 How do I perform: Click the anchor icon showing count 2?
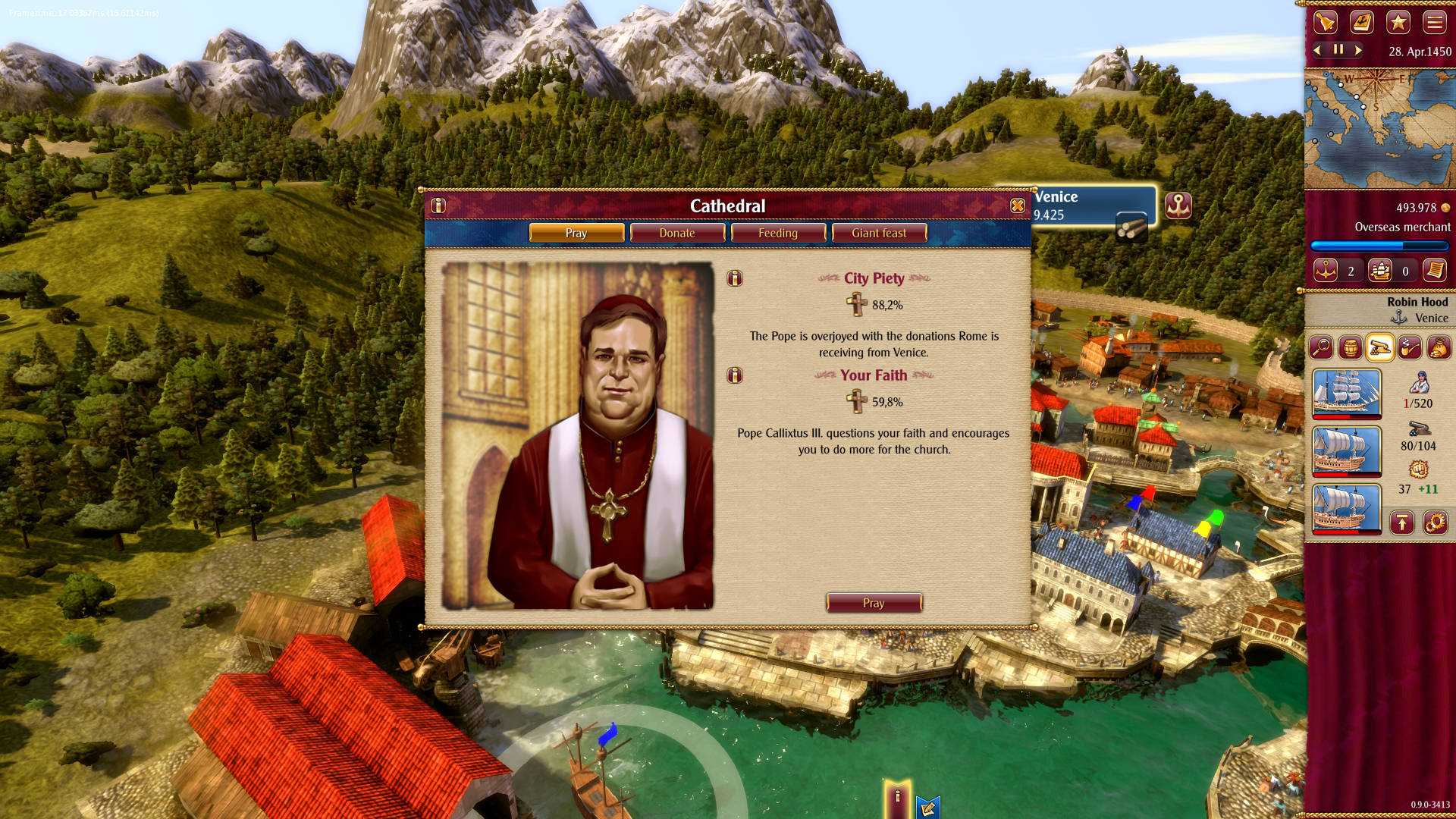1326,271
